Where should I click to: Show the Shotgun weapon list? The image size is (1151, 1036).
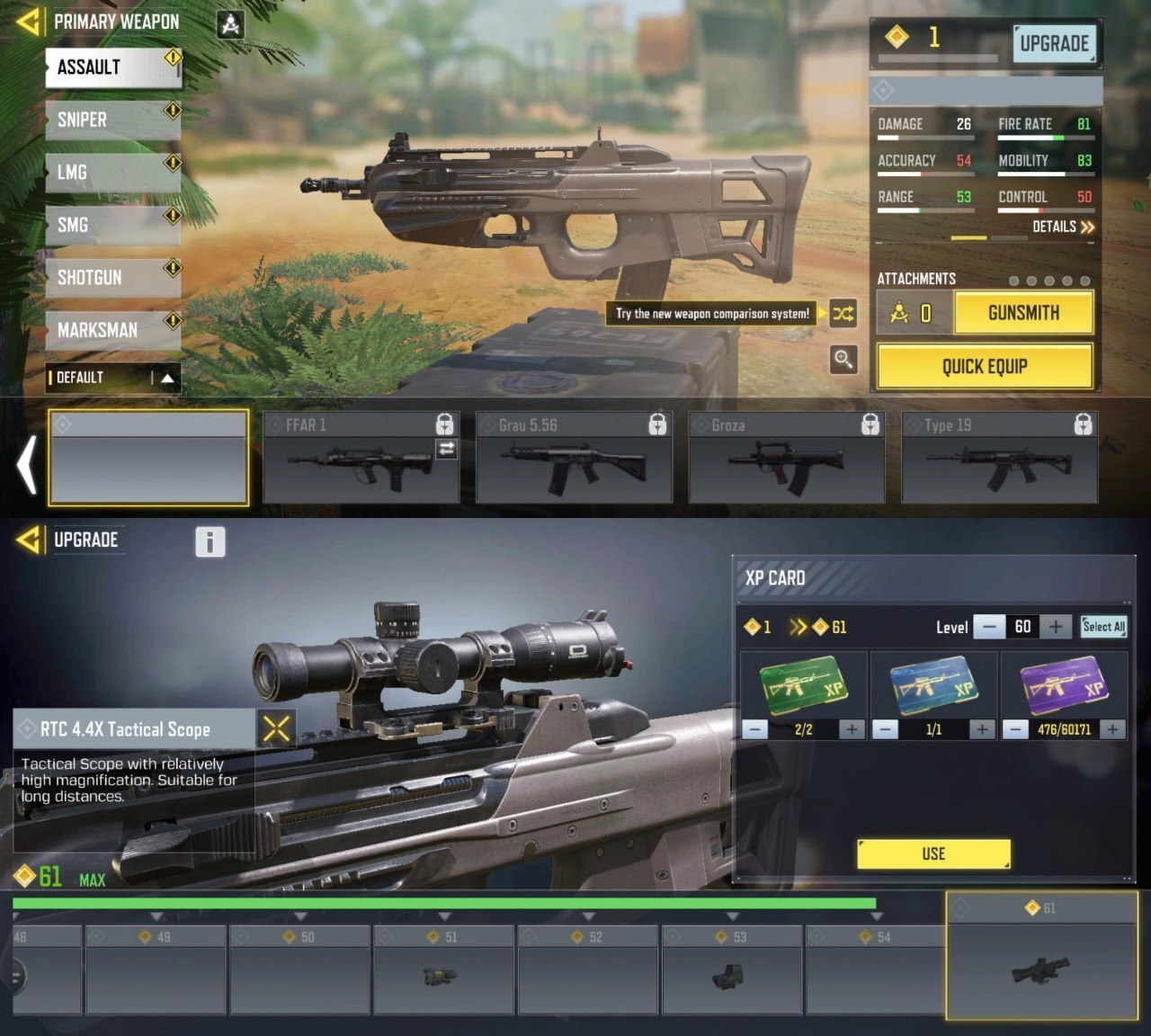pos(113,277)
